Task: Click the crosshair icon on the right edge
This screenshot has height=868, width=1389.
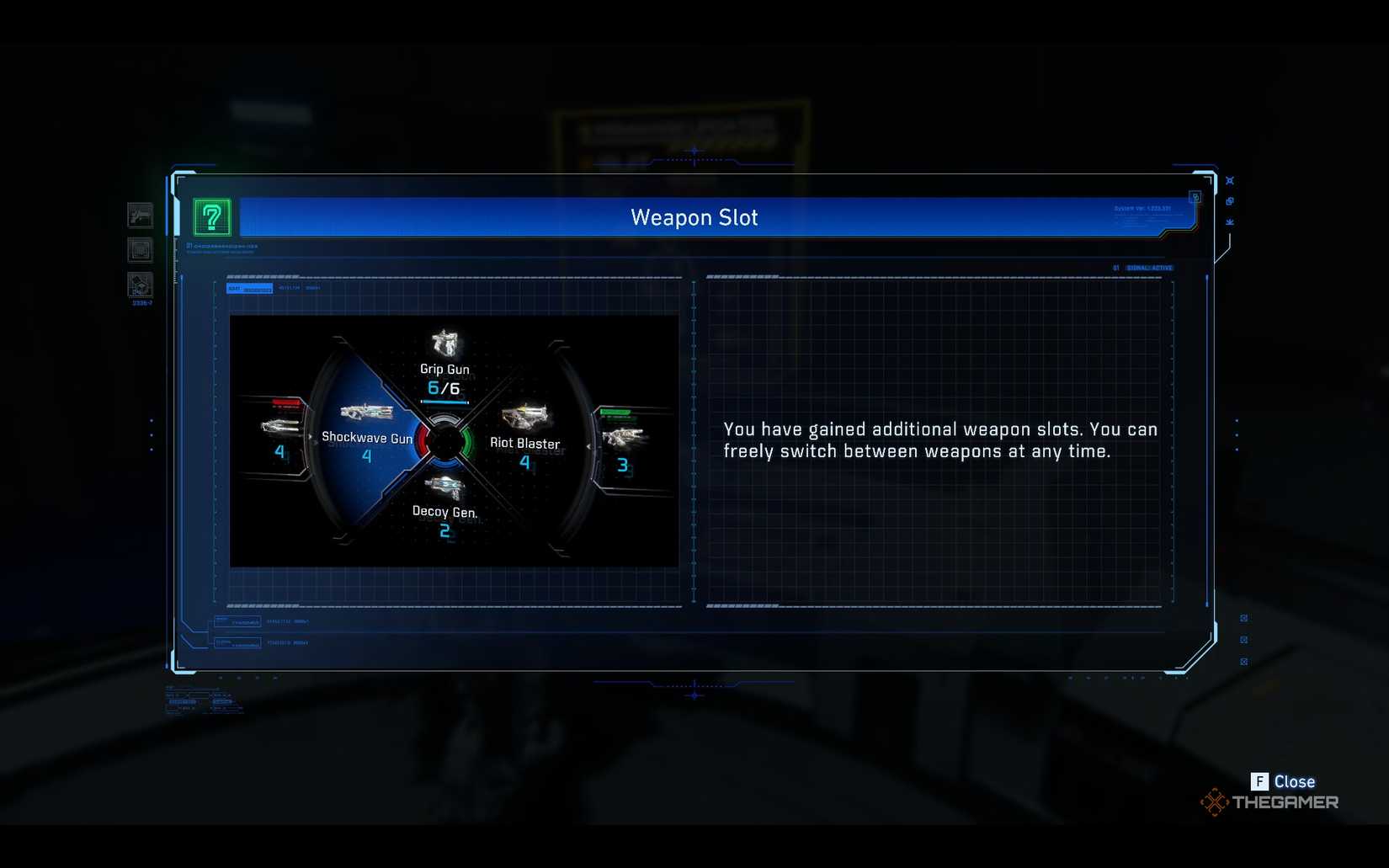Action: (1230, 180)
